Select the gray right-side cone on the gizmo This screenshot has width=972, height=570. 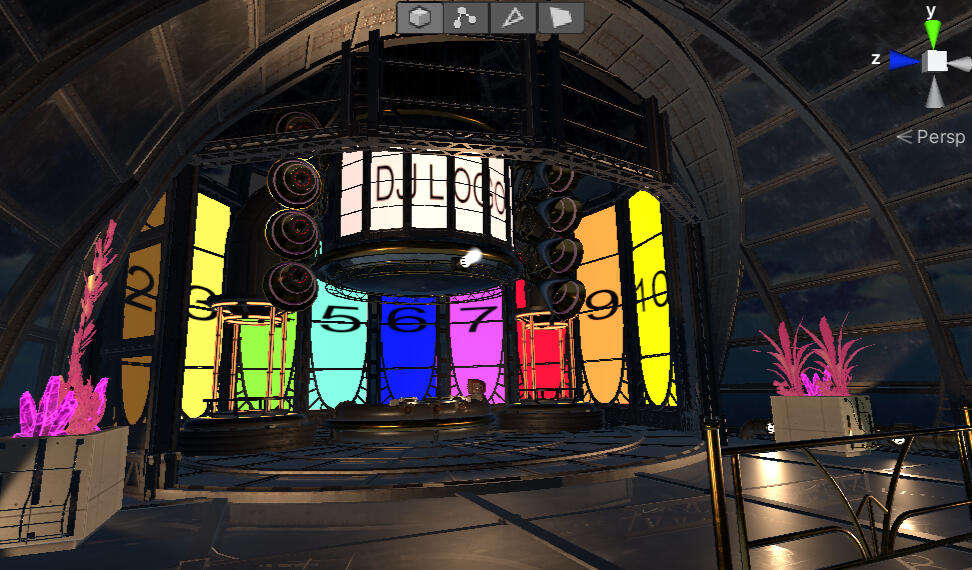coord(960,61)
